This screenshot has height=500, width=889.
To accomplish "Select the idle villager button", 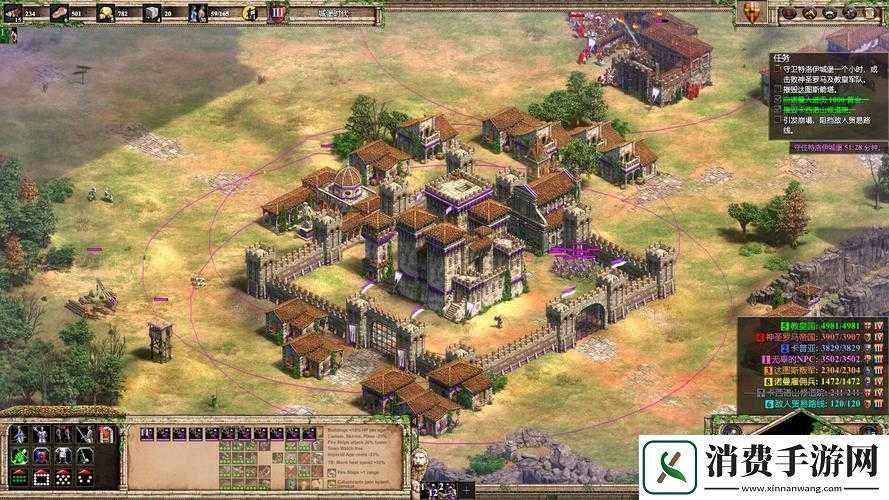I will coord(249,14).
